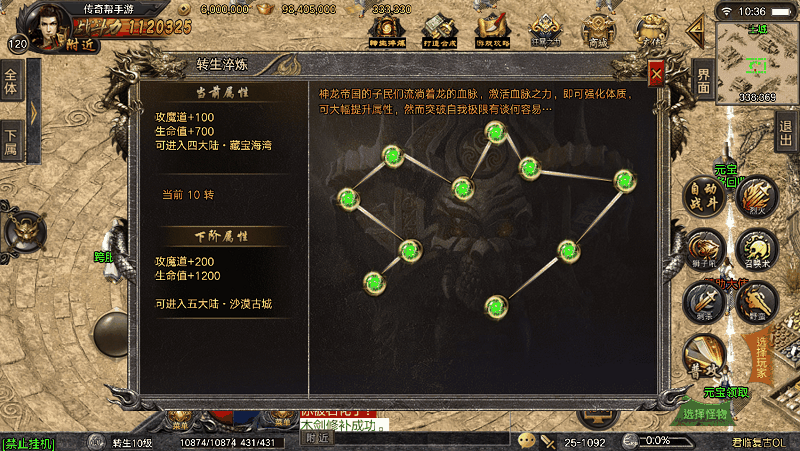
Task: Select the 下属 tab on the left
Action: (11, 141)
